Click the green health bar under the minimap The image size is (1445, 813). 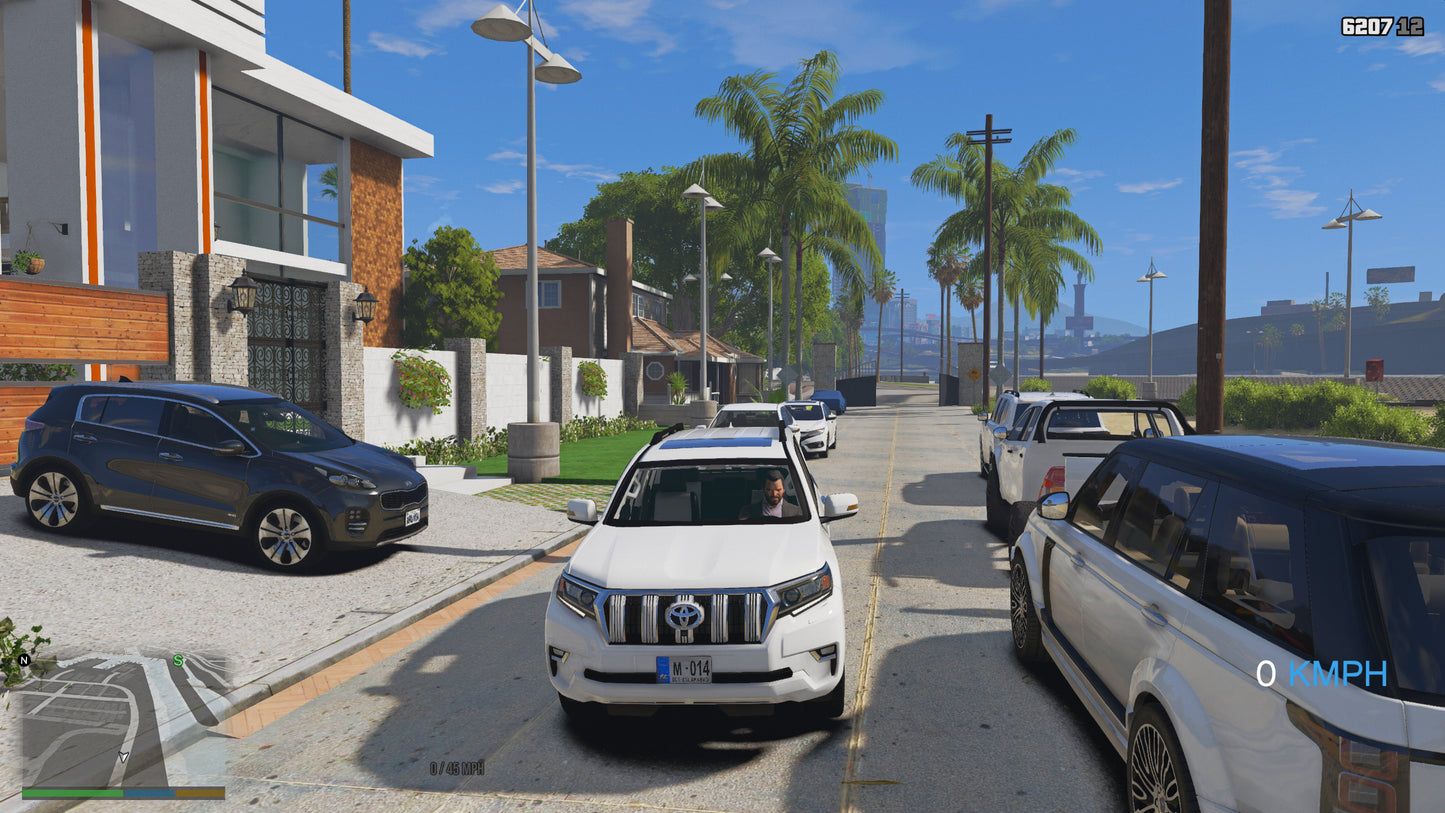pyautogui.click(x=71, y=793)
